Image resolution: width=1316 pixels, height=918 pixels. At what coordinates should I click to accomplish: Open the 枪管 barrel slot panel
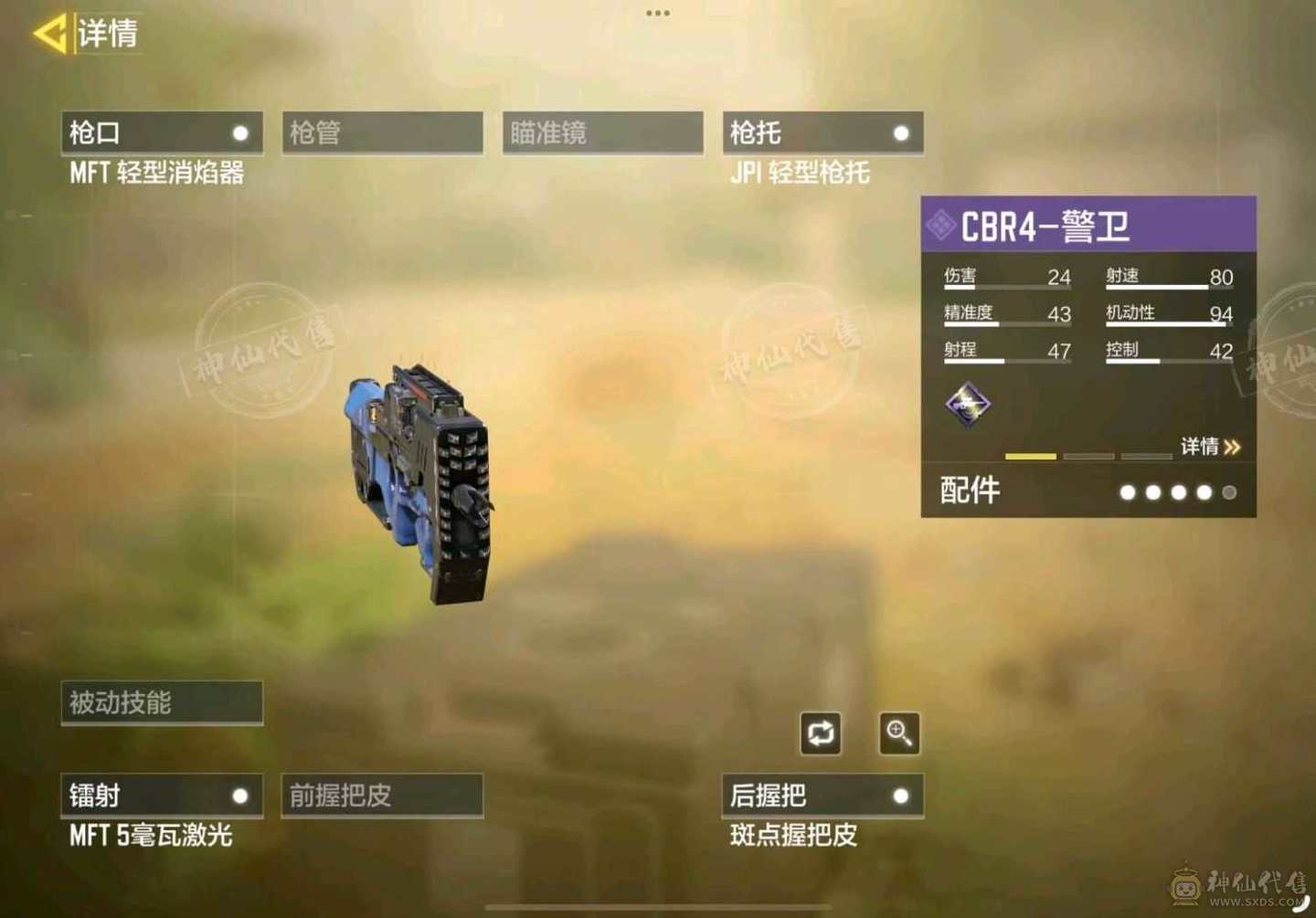click(x=381, y=132)
